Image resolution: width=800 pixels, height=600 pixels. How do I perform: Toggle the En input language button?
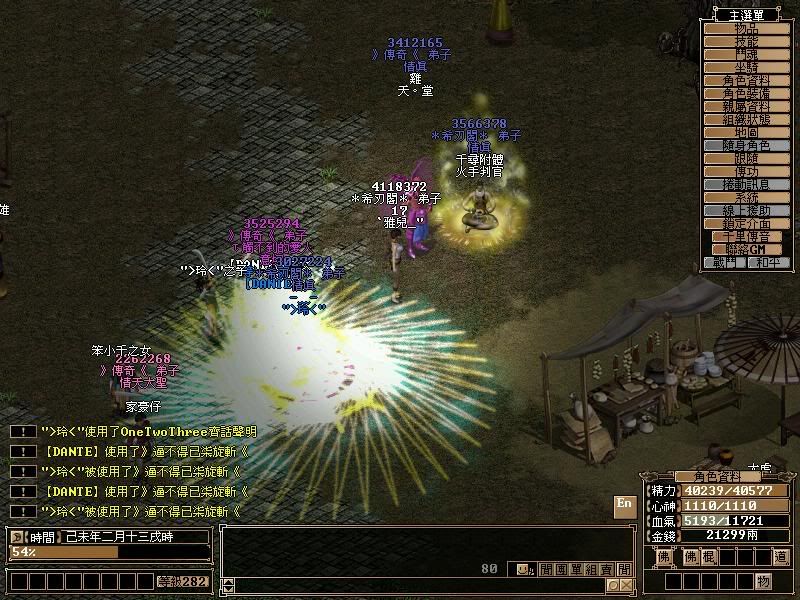tap(624, 505)
